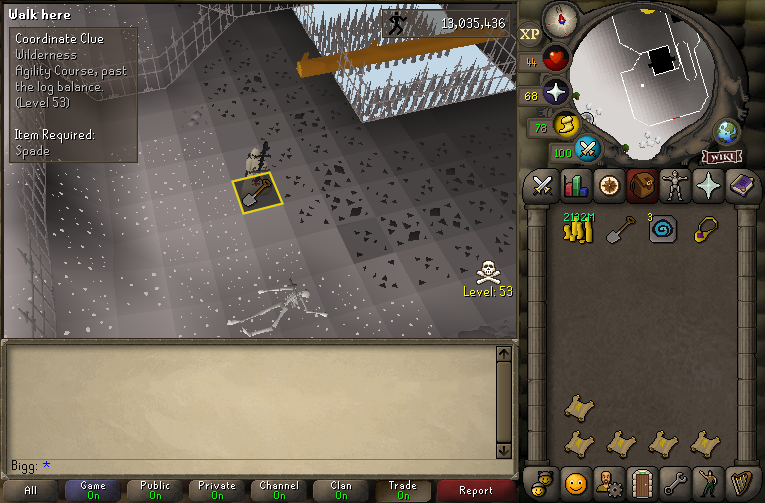Open the world map globe

pos(726,133)
